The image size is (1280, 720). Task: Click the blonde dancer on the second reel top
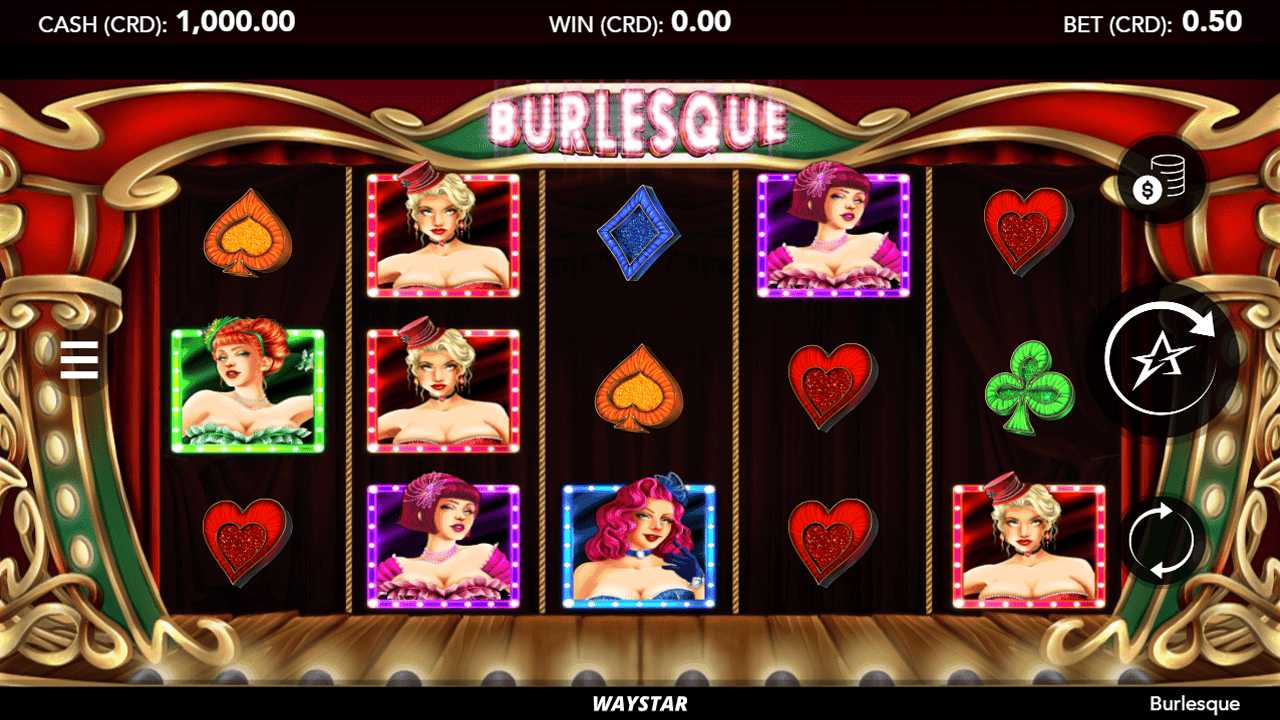click(445, 235)
